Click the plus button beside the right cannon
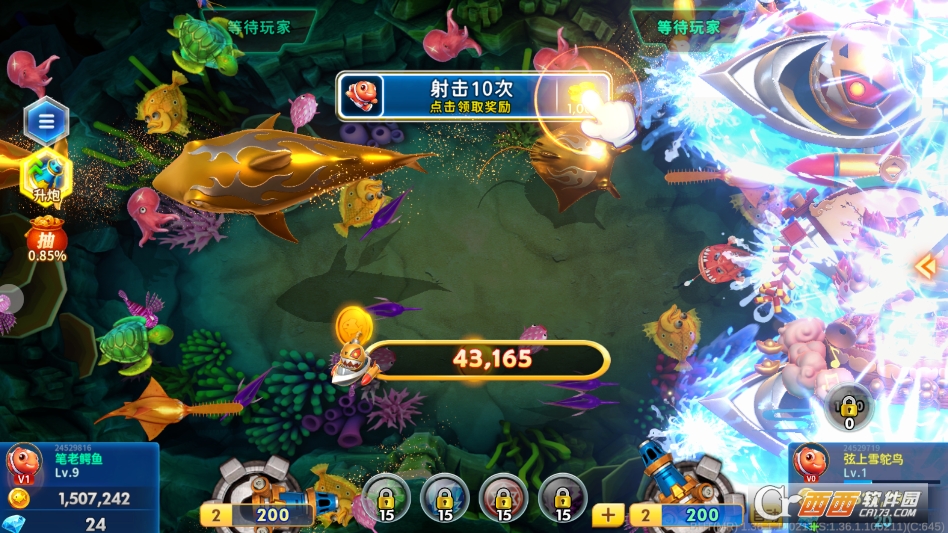 pyautogui.click(x=607, y=515)
